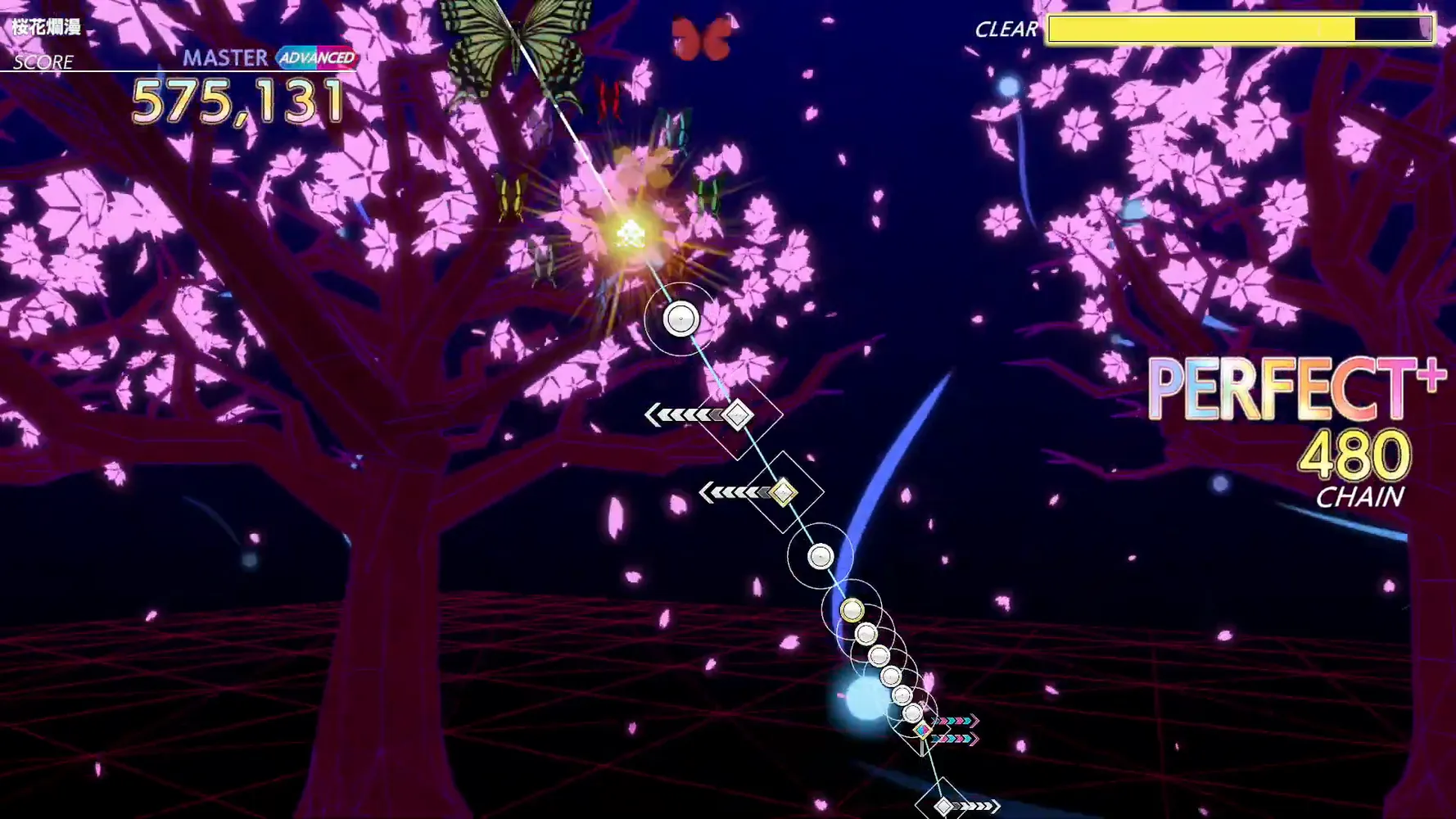Open the song title 桜花爛漫
Screen dimensions: 1456x819
pyautogui.click(x=47, y=25)
